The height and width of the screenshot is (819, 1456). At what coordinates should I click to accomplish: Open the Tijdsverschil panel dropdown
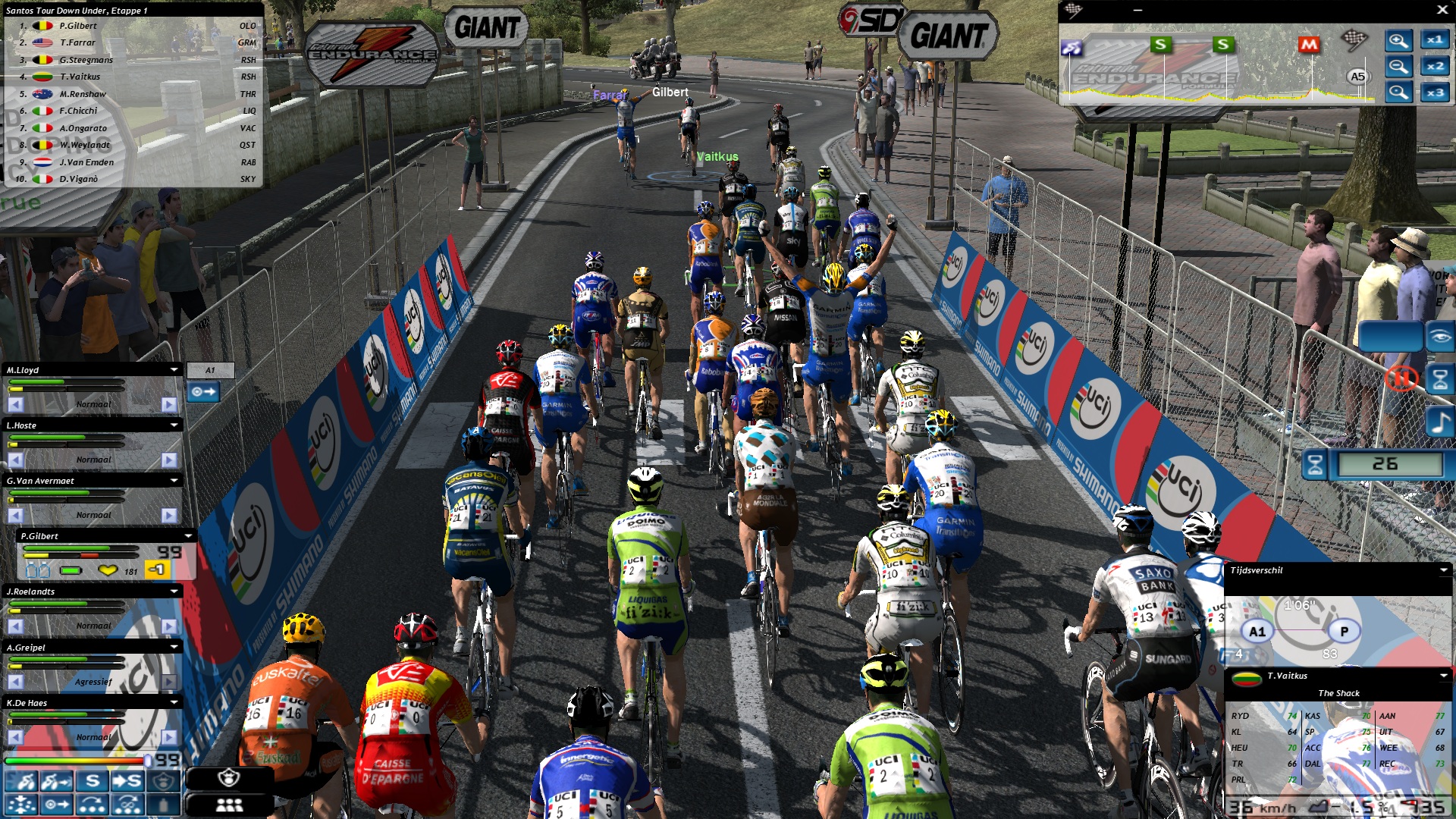click(1443, 570)
